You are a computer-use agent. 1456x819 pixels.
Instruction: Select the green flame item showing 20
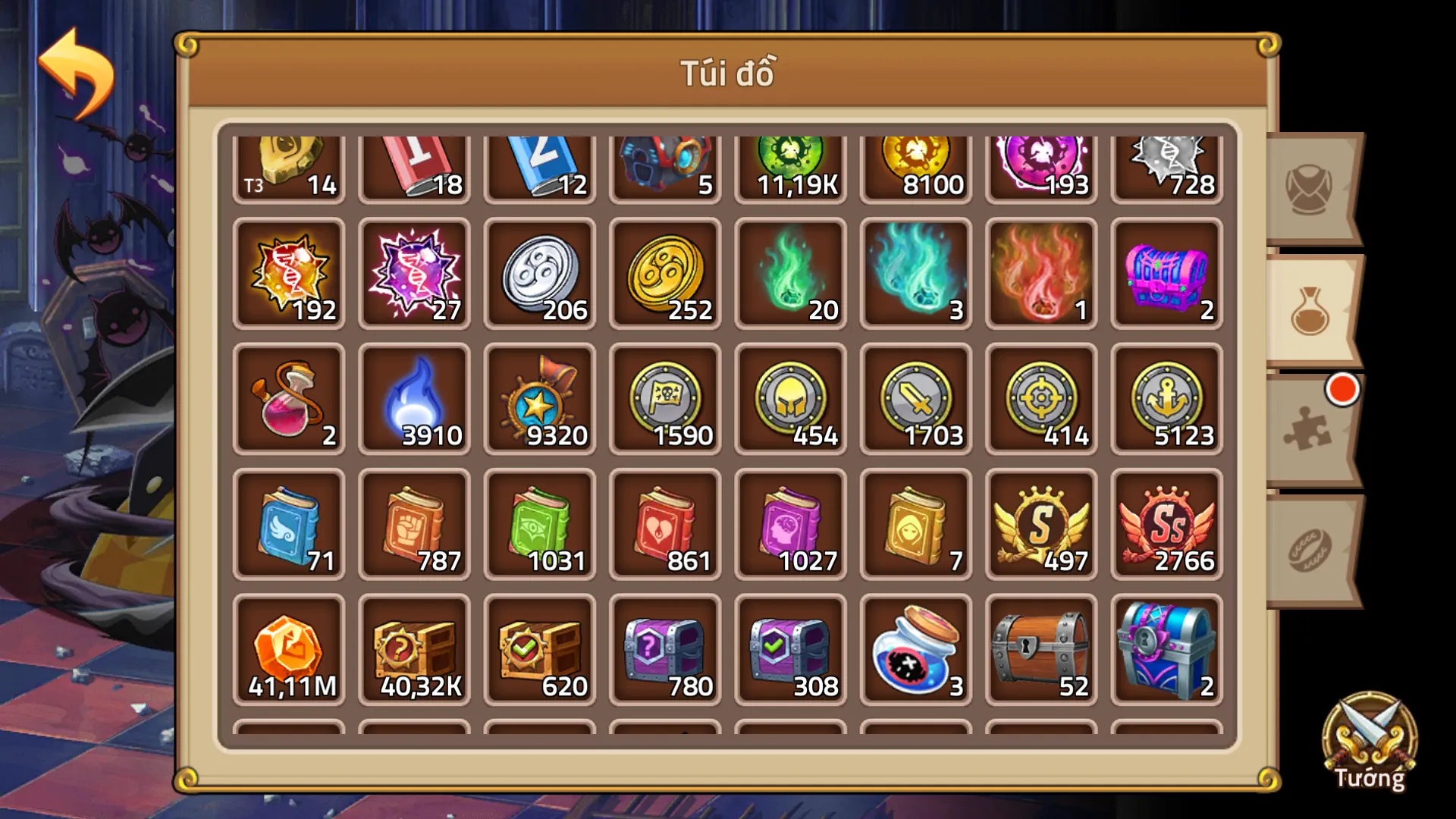tap(789, 273)
